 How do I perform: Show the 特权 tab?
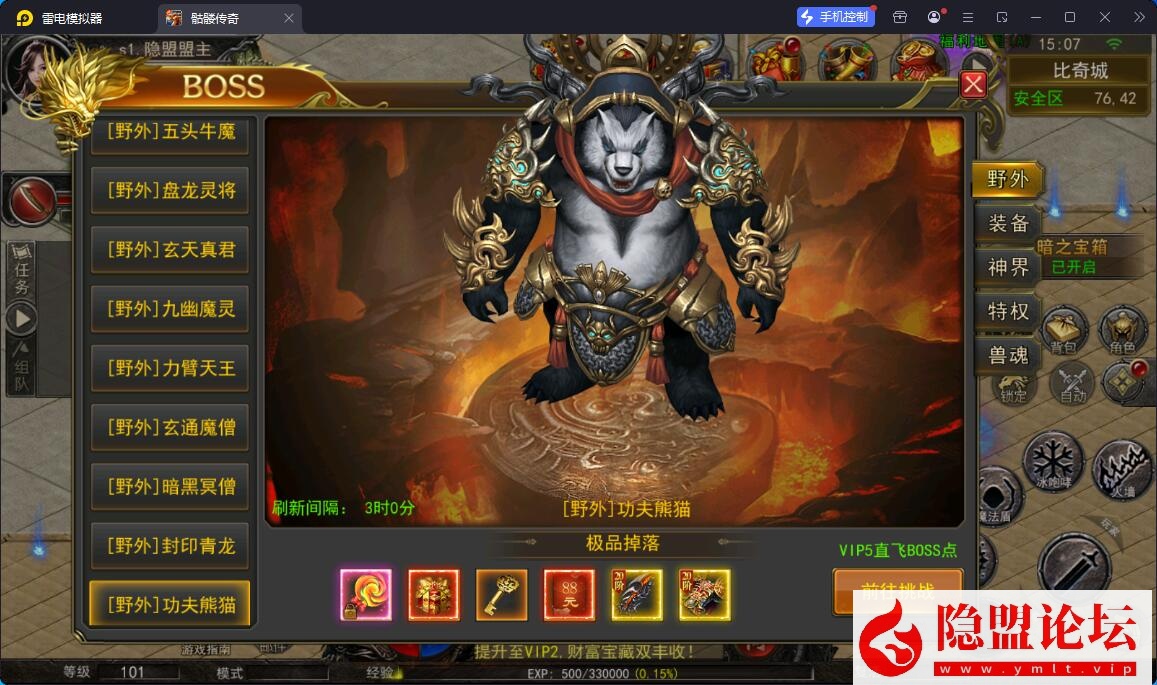click(x=1007, y=311)
